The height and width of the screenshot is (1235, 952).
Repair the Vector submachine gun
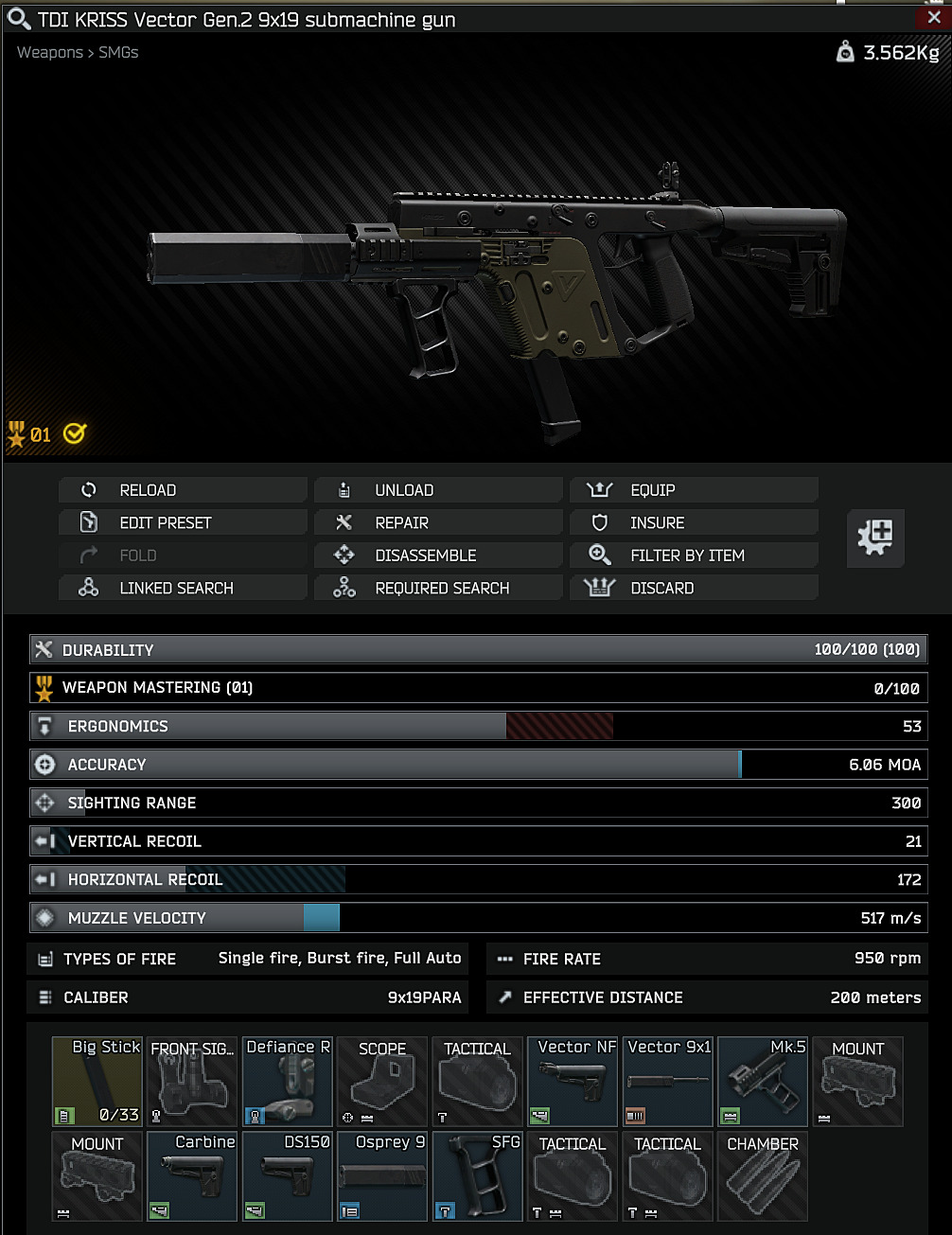438,522
